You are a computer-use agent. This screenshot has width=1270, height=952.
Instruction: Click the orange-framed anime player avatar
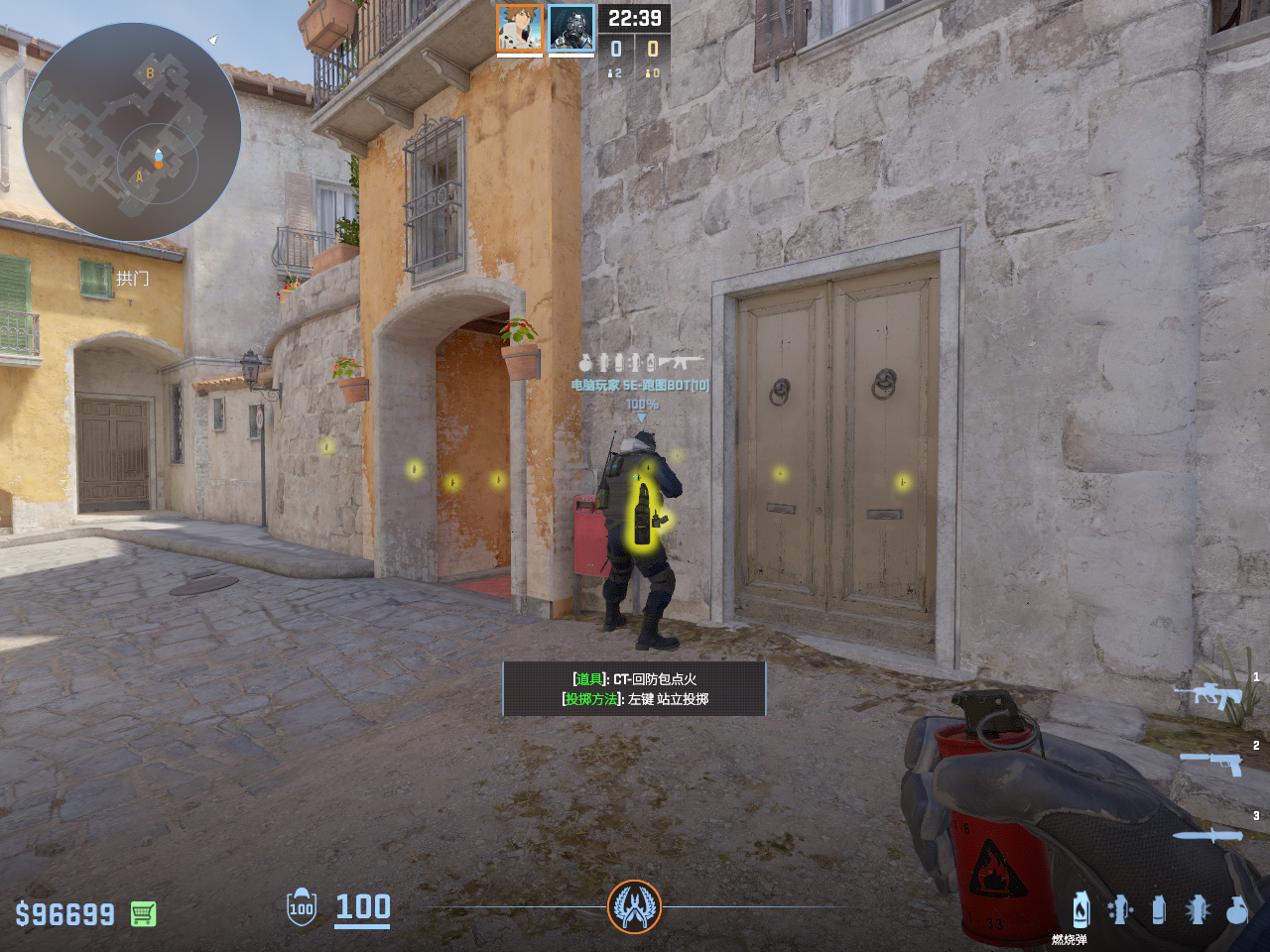520,28
